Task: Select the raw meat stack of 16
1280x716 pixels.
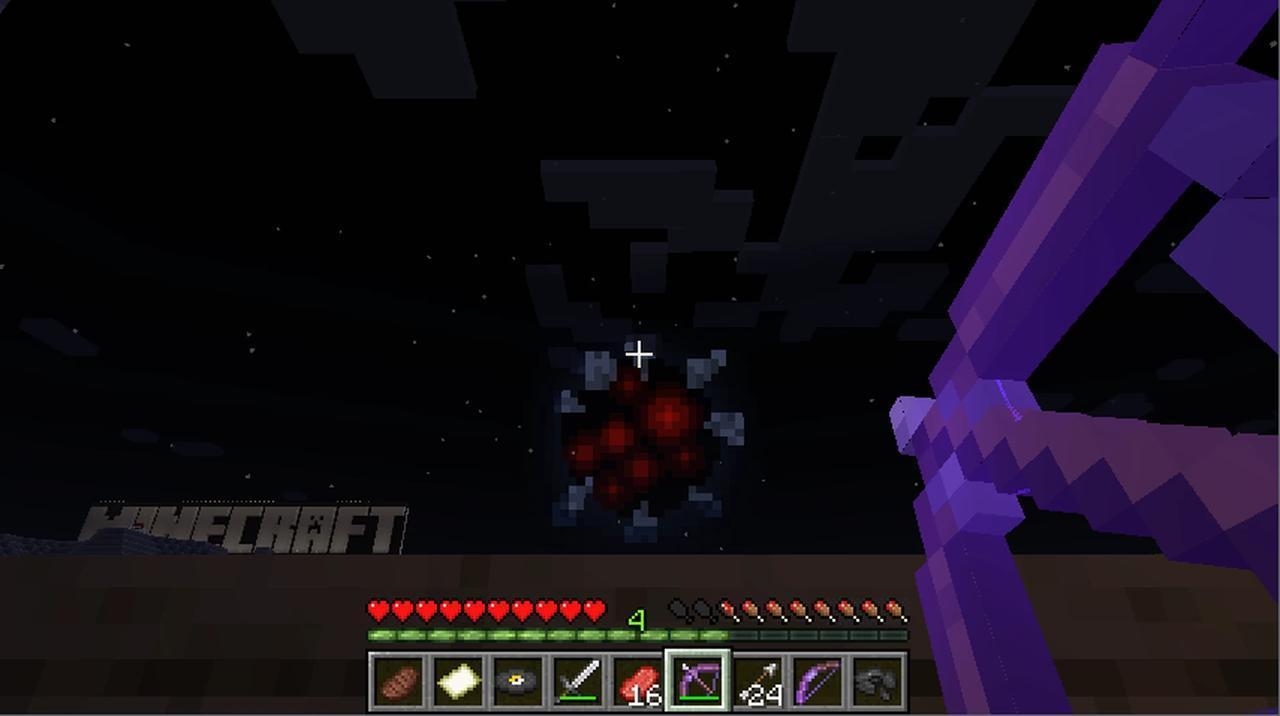Action: pyautogui.click(x=638, y=681)
